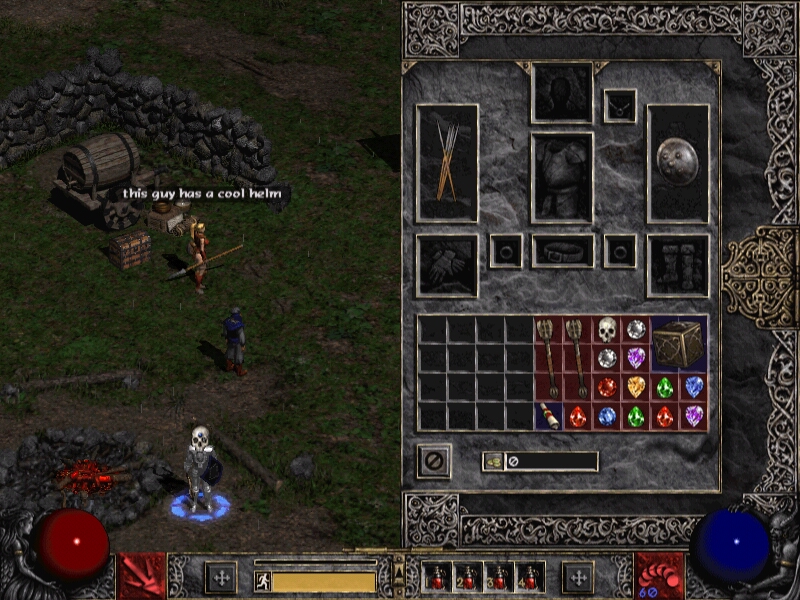Select the skull in the inventory
The image size is (800, 600).
606,329
